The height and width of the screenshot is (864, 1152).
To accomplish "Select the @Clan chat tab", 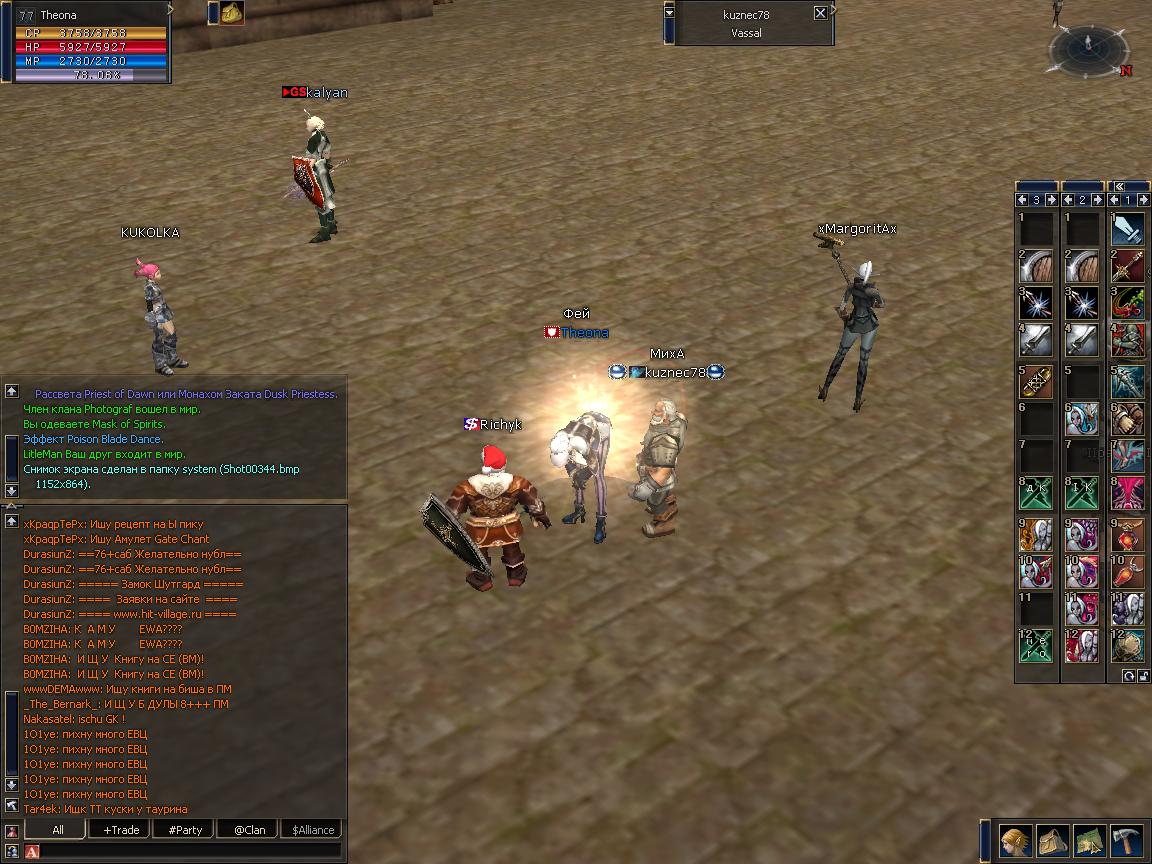I will pyautogui.click(x=248, y=829).
